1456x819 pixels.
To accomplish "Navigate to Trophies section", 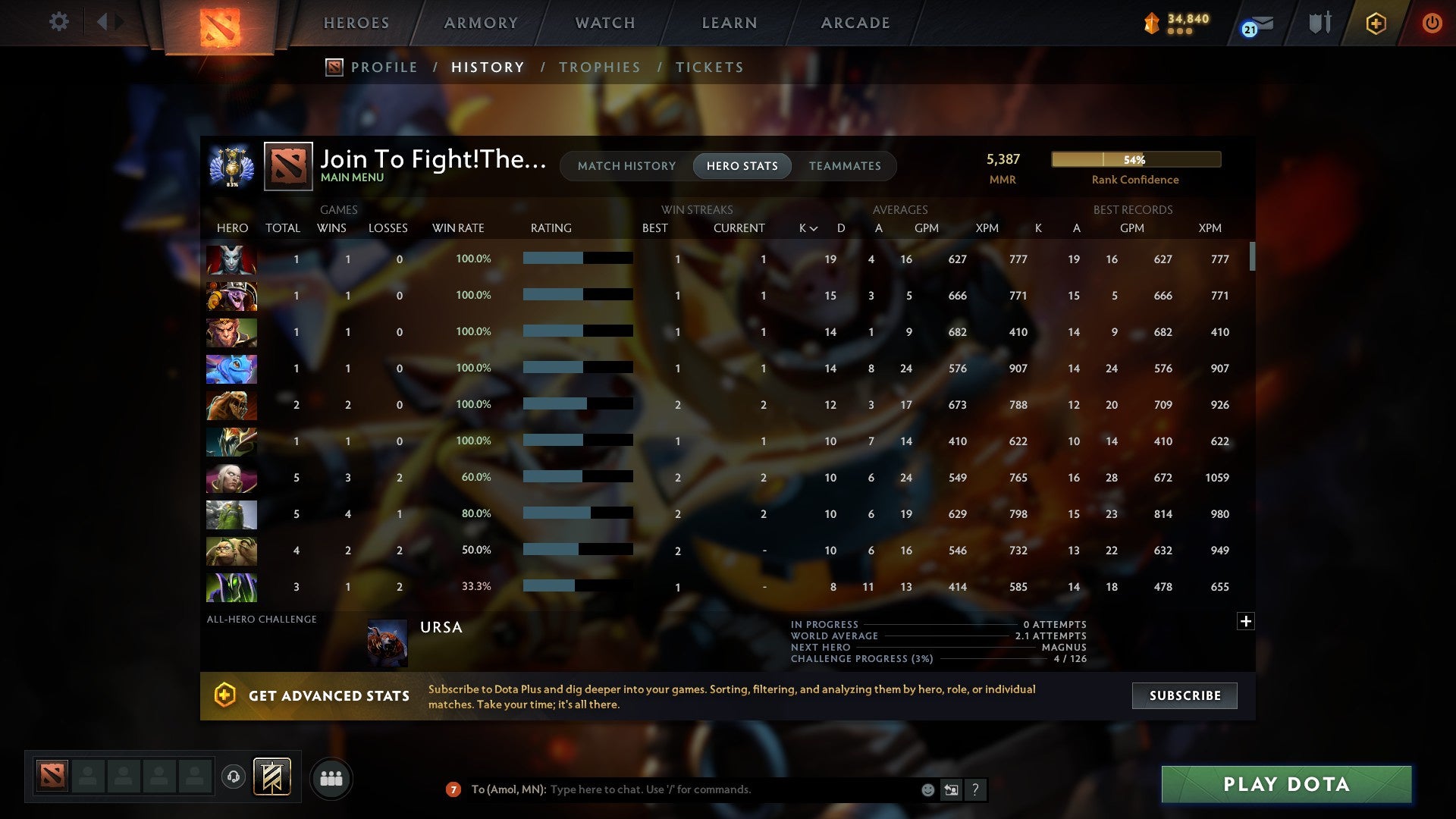I will pos(600,67).
